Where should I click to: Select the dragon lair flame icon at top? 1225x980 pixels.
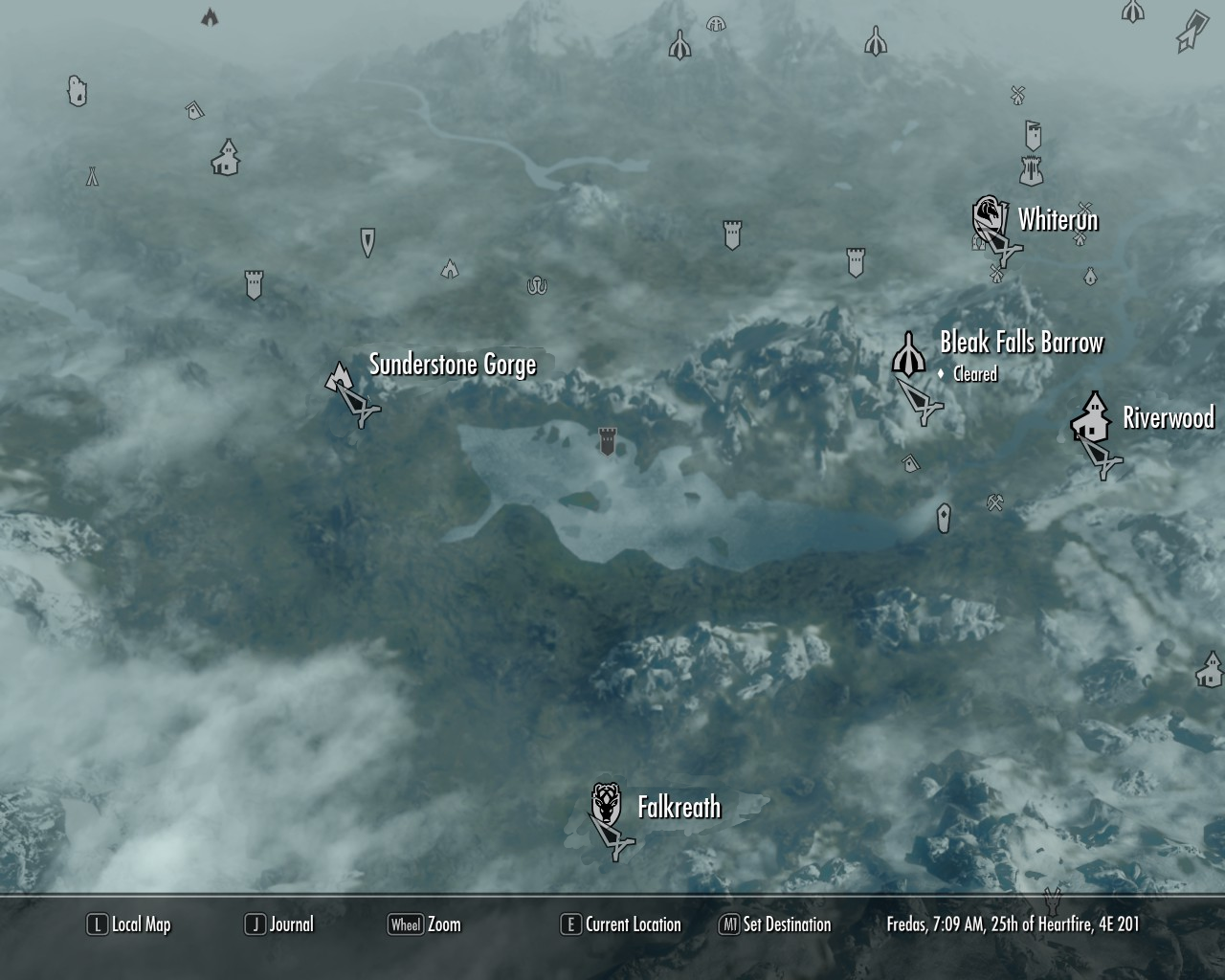[210, 17]
